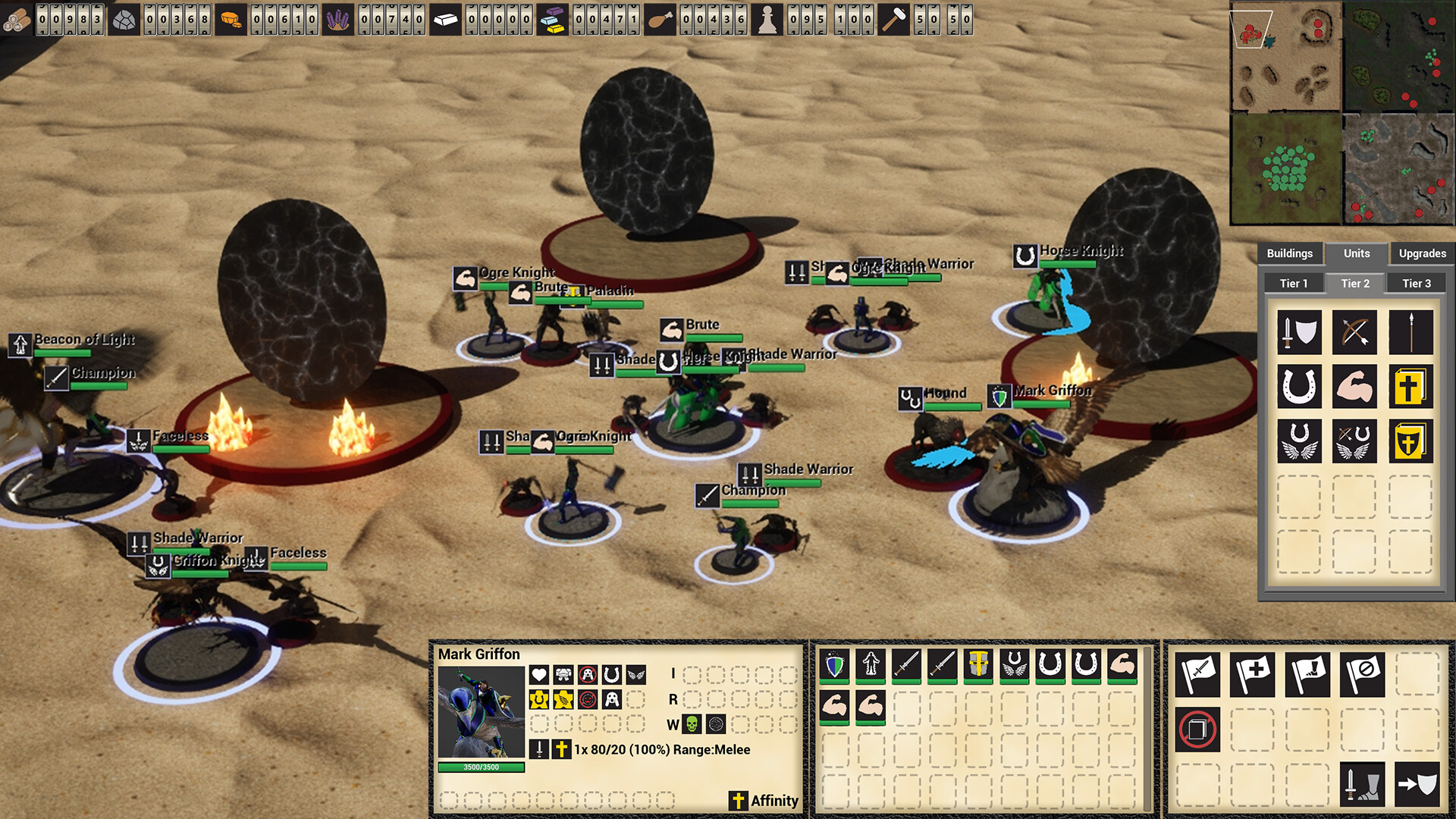Select the yellow book with black cross
This screenshot has width=1456, height=819.
pos(1410,387)
